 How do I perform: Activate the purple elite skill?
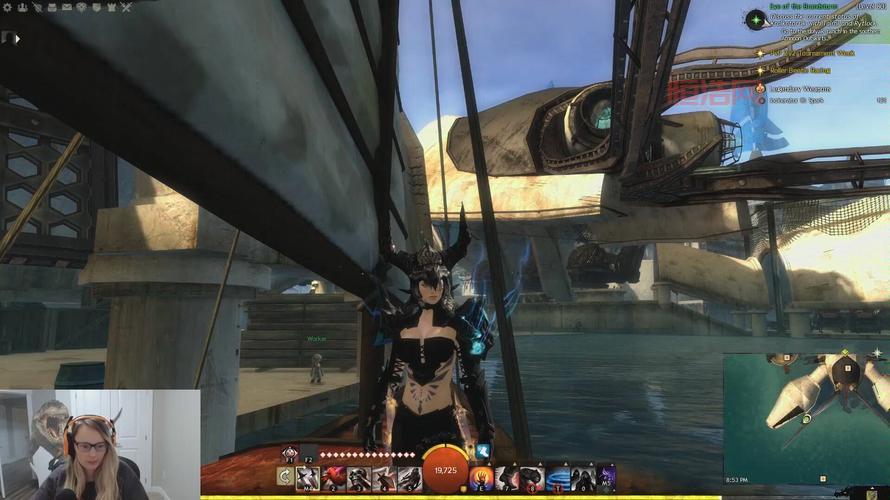point(605,478)
